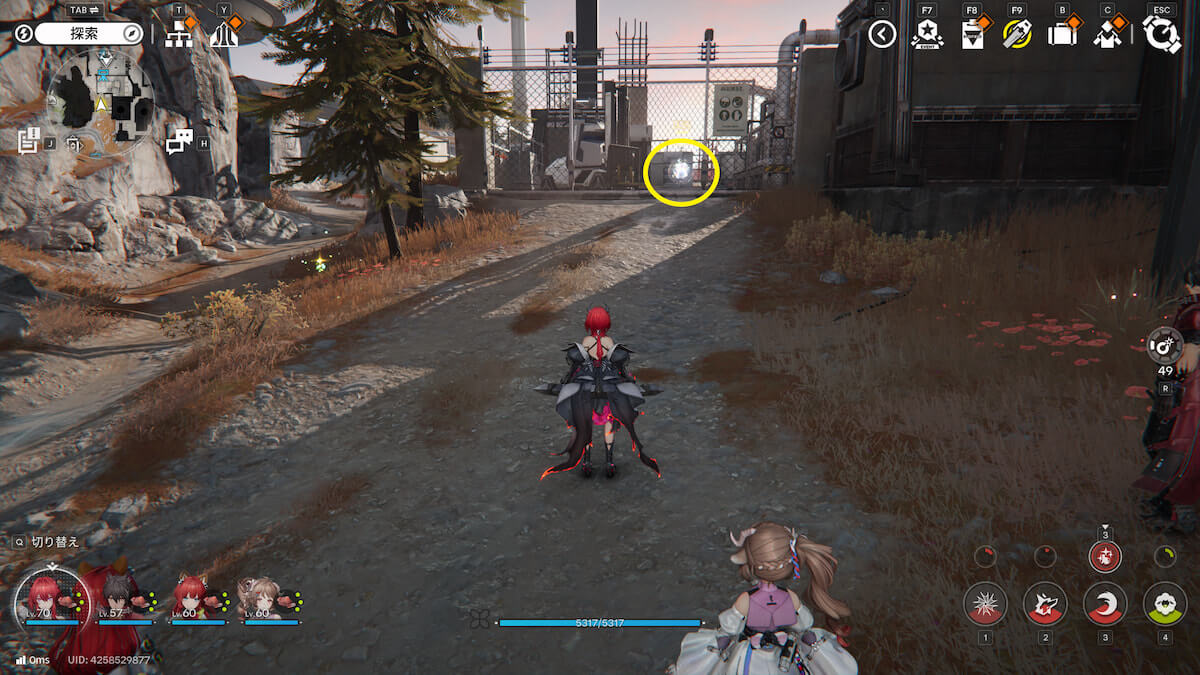Open the chat speech bubbles icon
1200x675 pixels.
[179, 142]
